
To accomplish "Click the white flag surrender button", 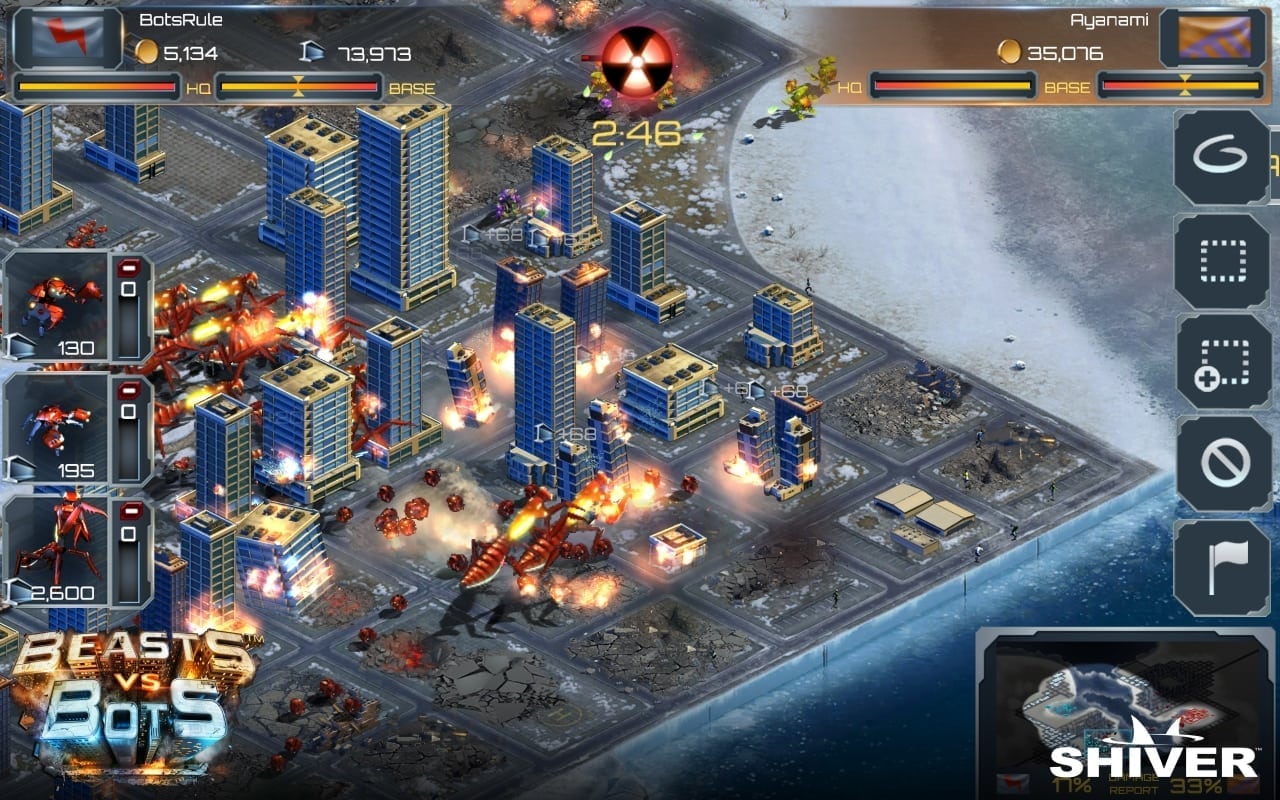I will tap(1220, 567).
